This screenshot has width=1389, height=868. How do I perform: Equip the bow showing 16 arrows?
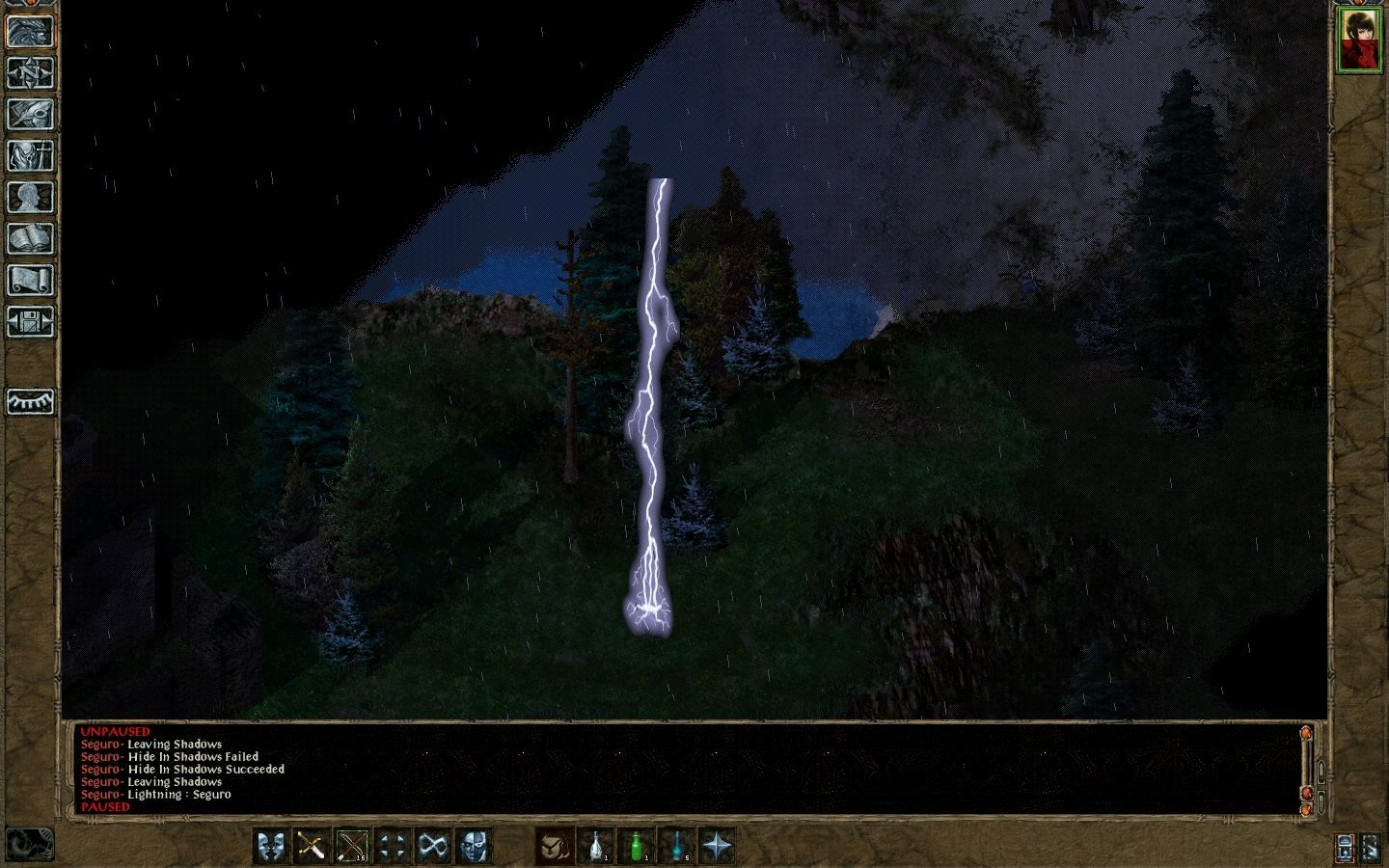[x=349, y=846]
